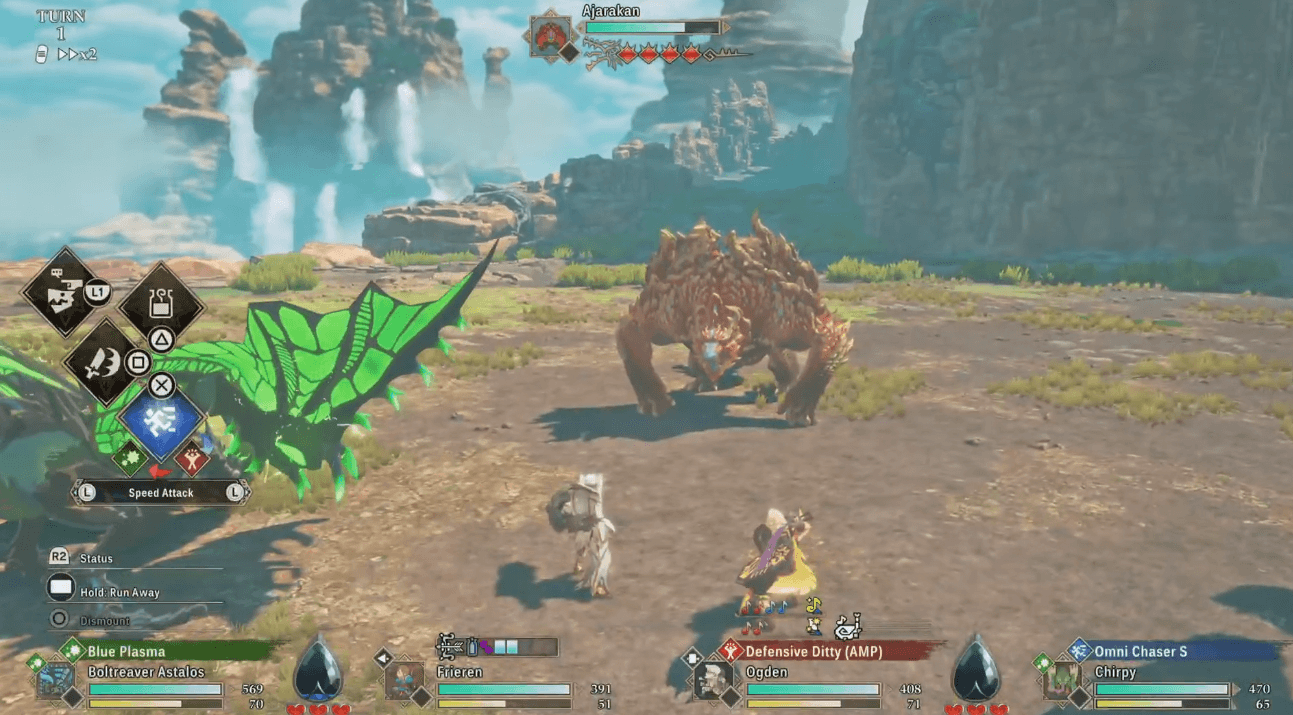The width and height of the screenshot is (1293, 715).
Task: Select Frieren's party portrait
Action: click(x=404, y=681)
